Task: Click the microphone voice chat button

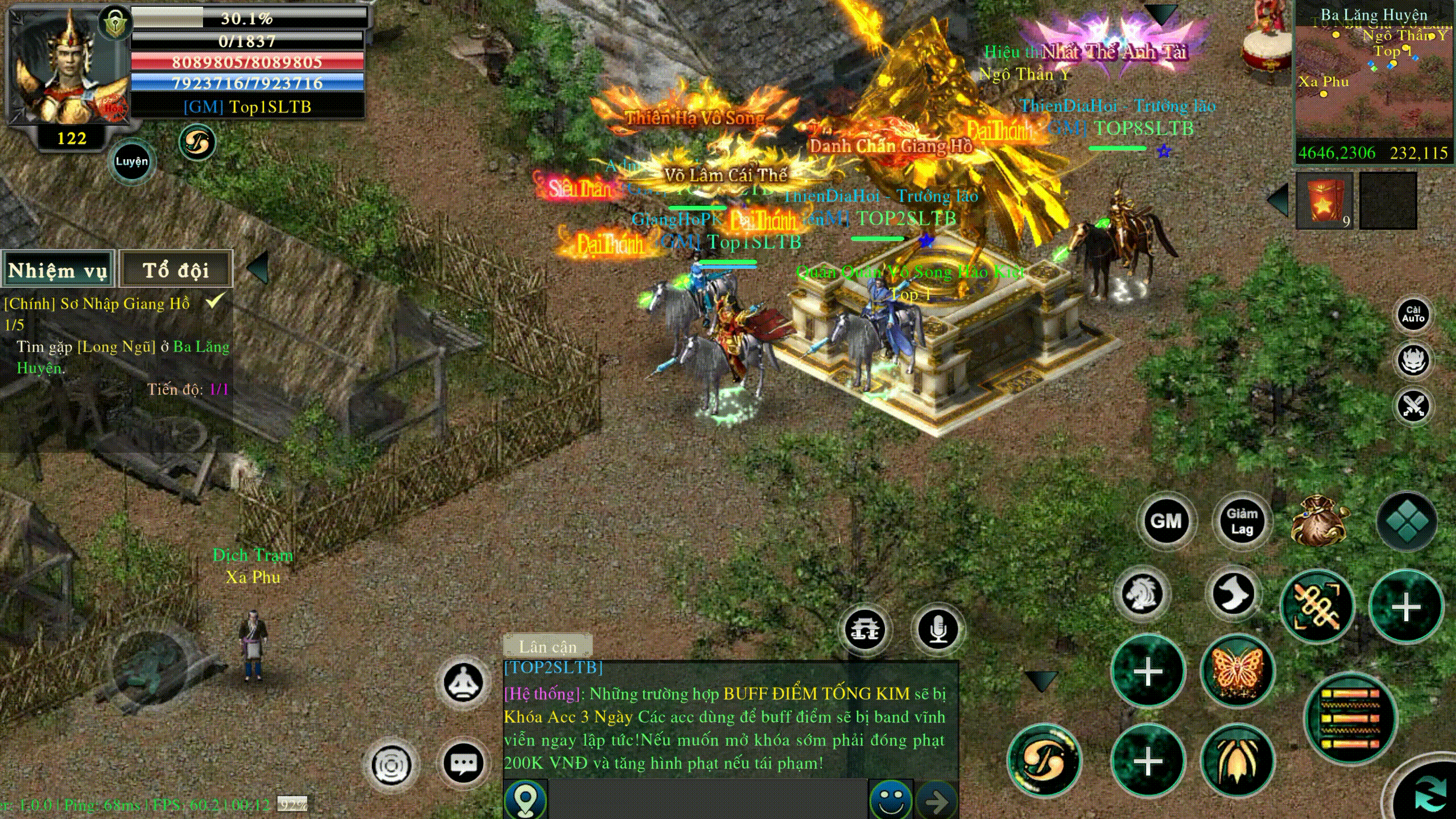Action: [938, 629]
